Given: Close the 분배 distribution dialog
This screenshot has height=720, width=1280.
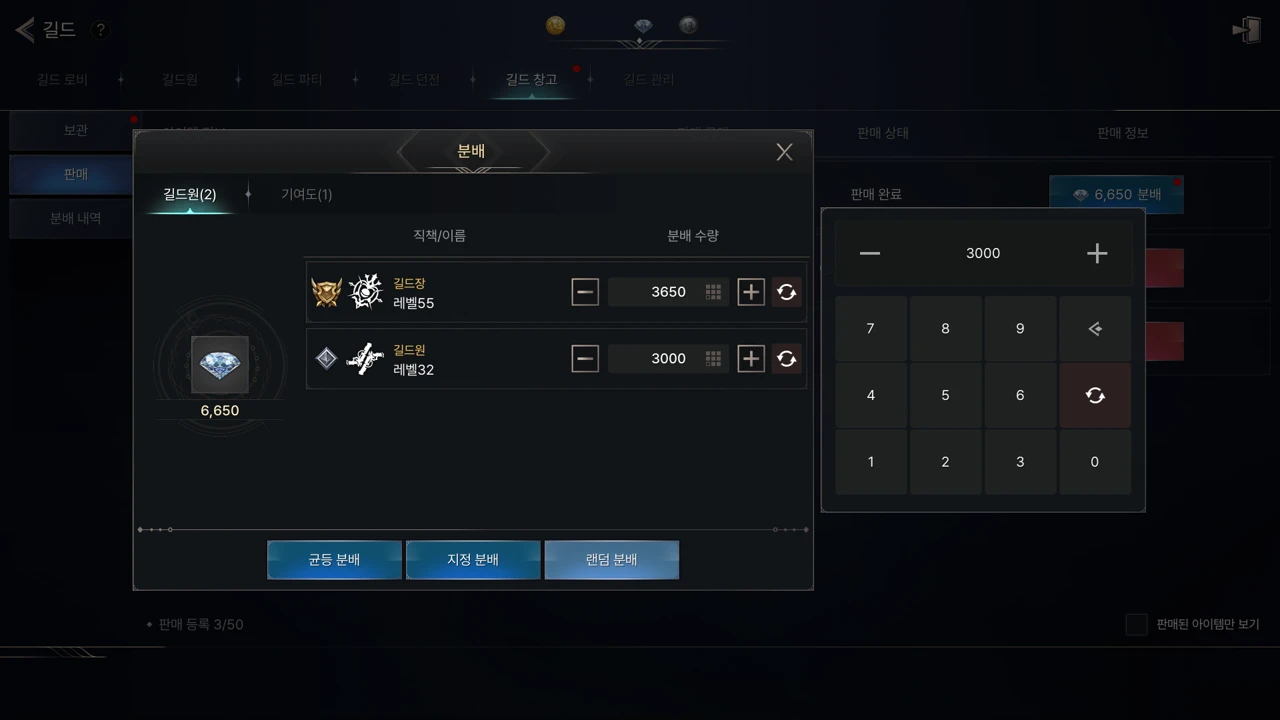Looking at the screenshot, I should point(784,152).
